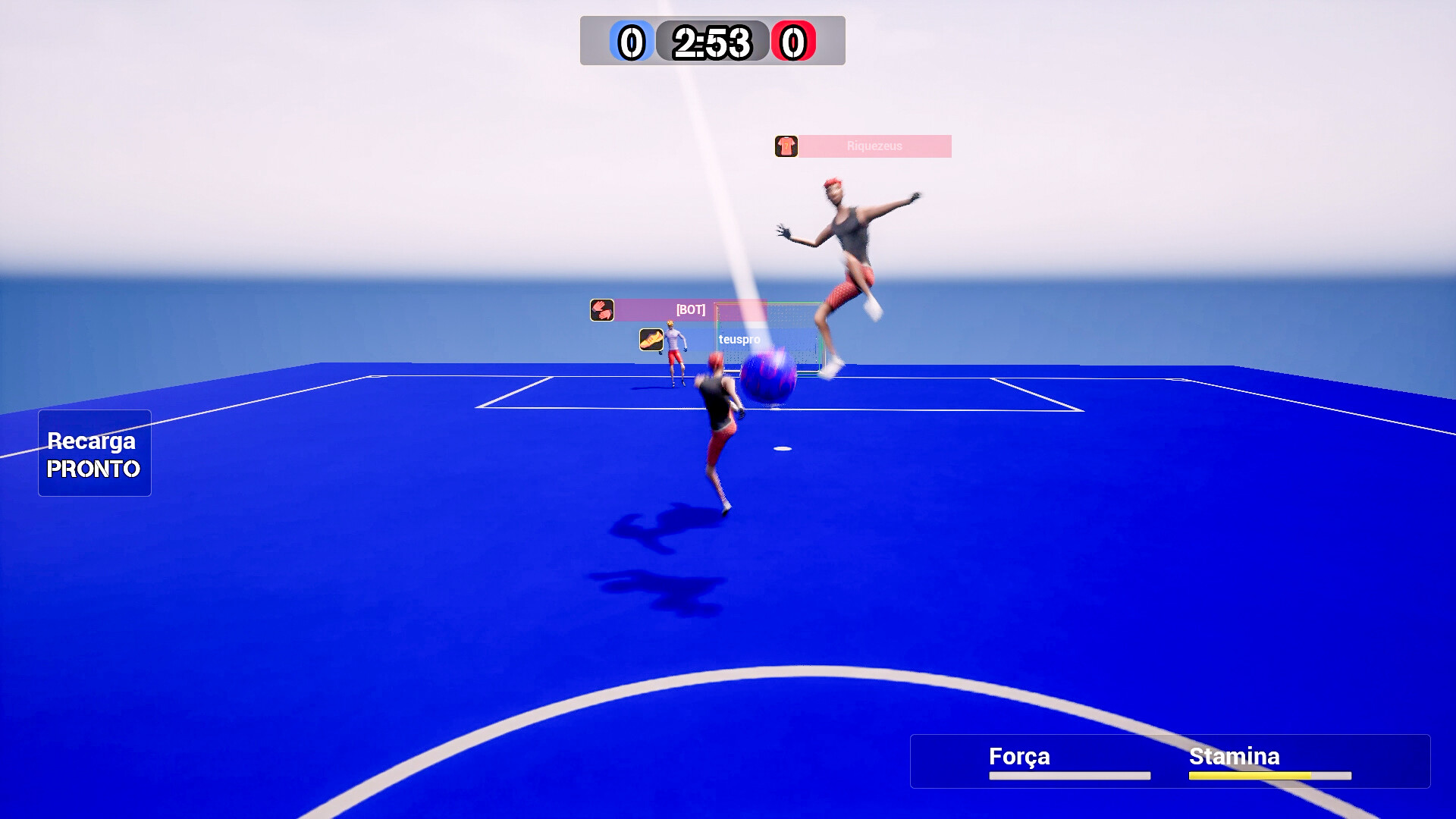The height and width of the screenshot is (819, 1456).
Task: Expand the Recarga panel
Action: coord(94,453)
